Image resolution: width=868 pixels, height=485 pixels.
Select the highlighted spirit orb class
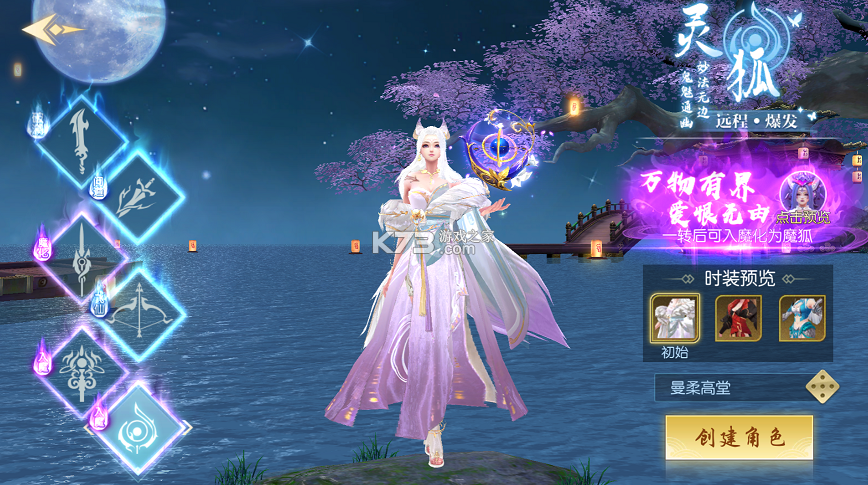140,427
